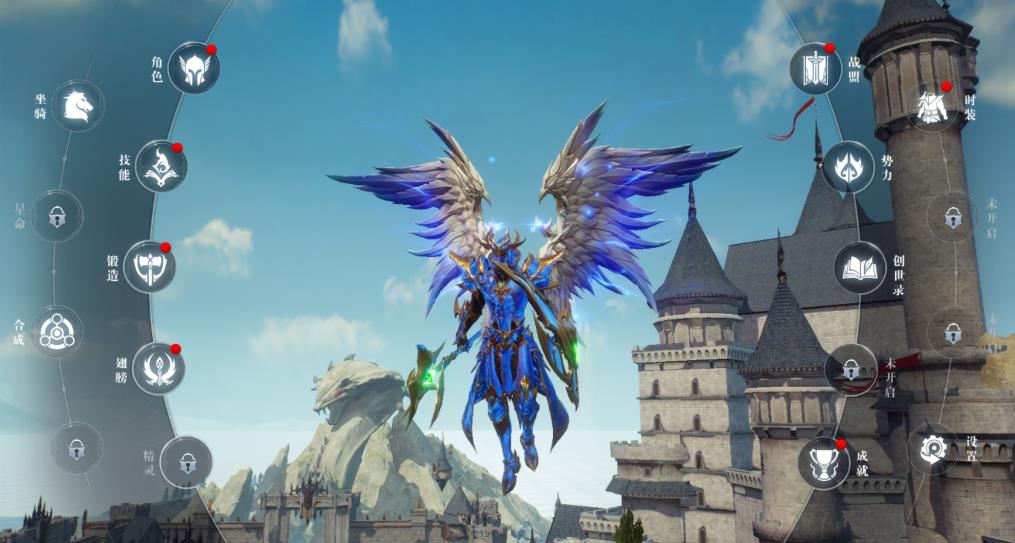Open the 角色 character menu
The image size is (1015, 543).
click(x=193, y=68)
